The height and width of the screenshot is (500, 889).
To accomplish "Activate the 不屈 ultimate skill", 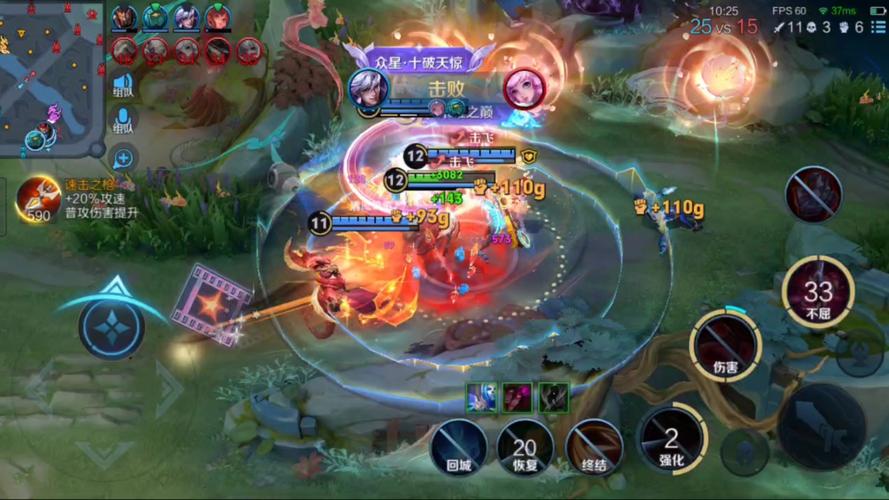I will (x=817, y=292).
